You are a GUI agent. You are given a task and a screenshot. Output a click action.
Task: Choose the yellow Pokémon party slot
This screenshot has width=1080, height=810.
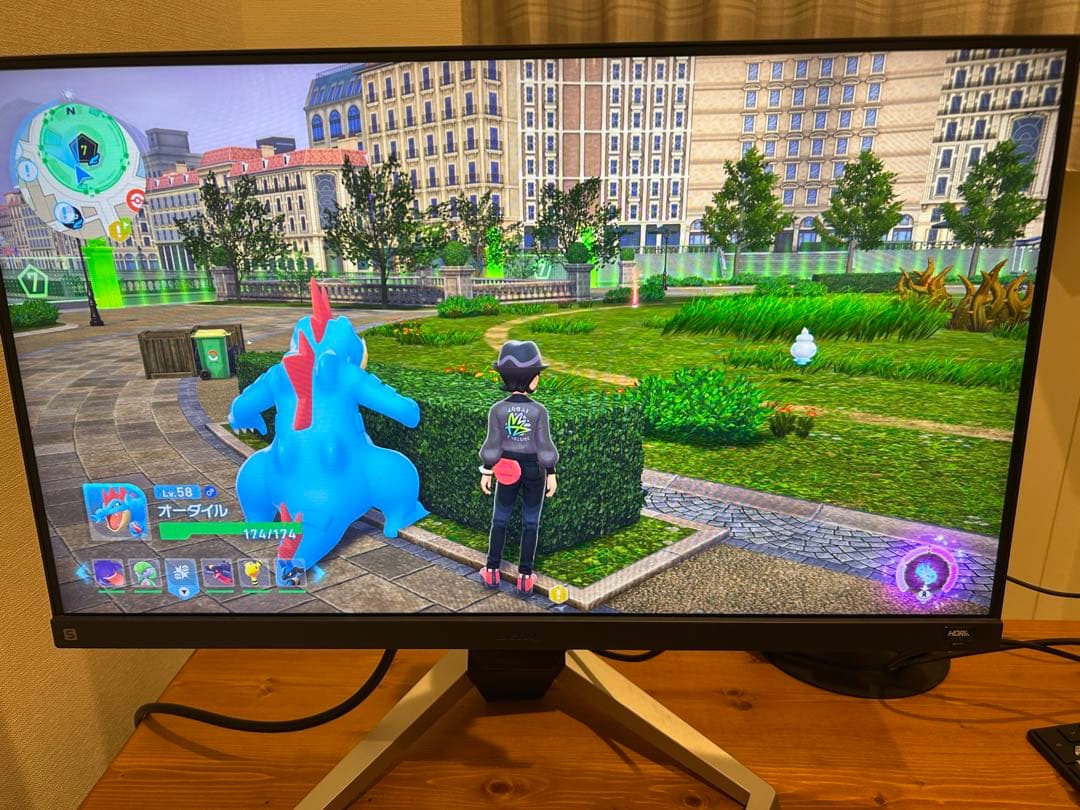point(255,573)
